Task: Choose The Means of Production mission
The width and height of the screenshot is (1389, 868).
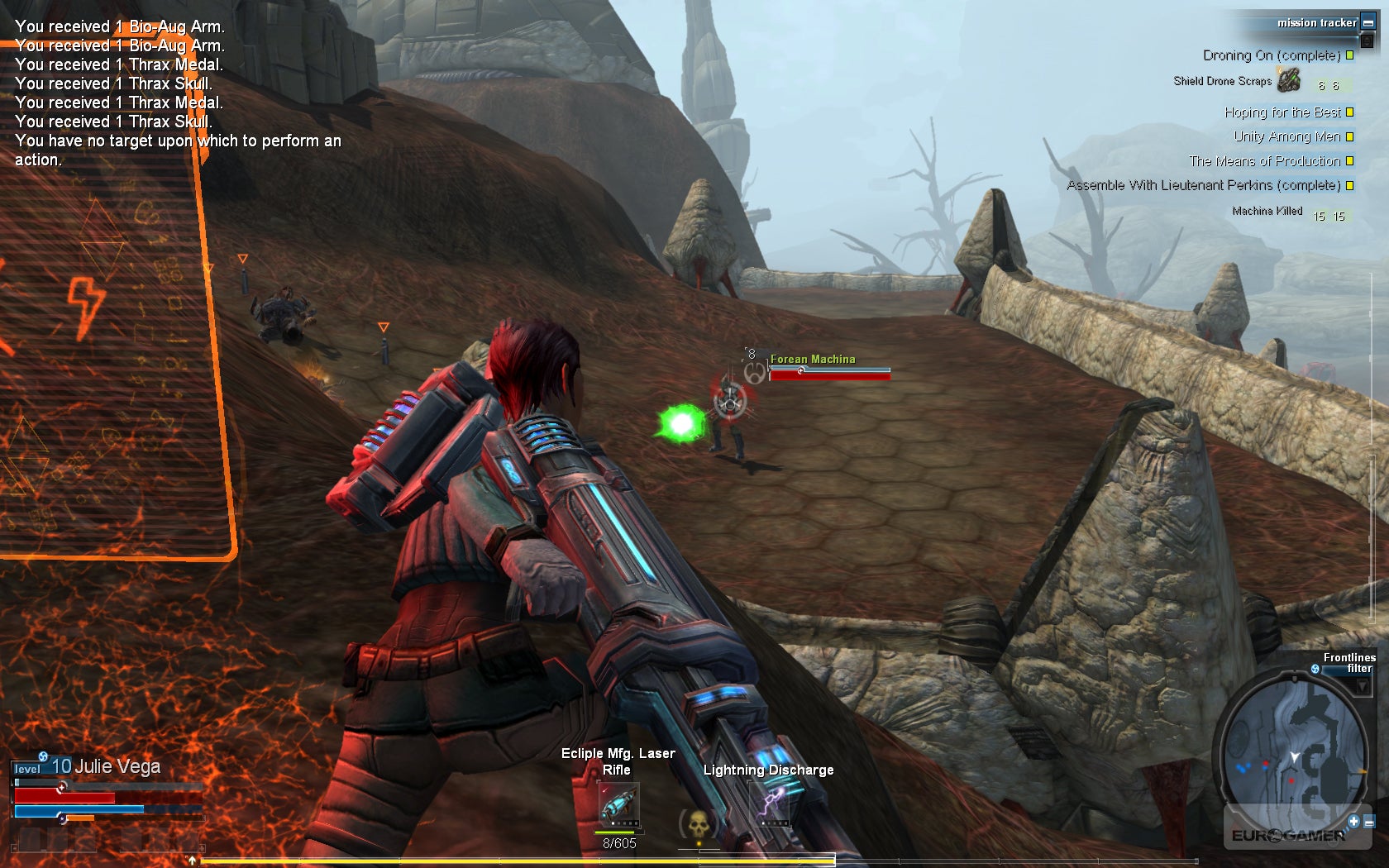Action: pyautogui.click(x=1264, y=161)
